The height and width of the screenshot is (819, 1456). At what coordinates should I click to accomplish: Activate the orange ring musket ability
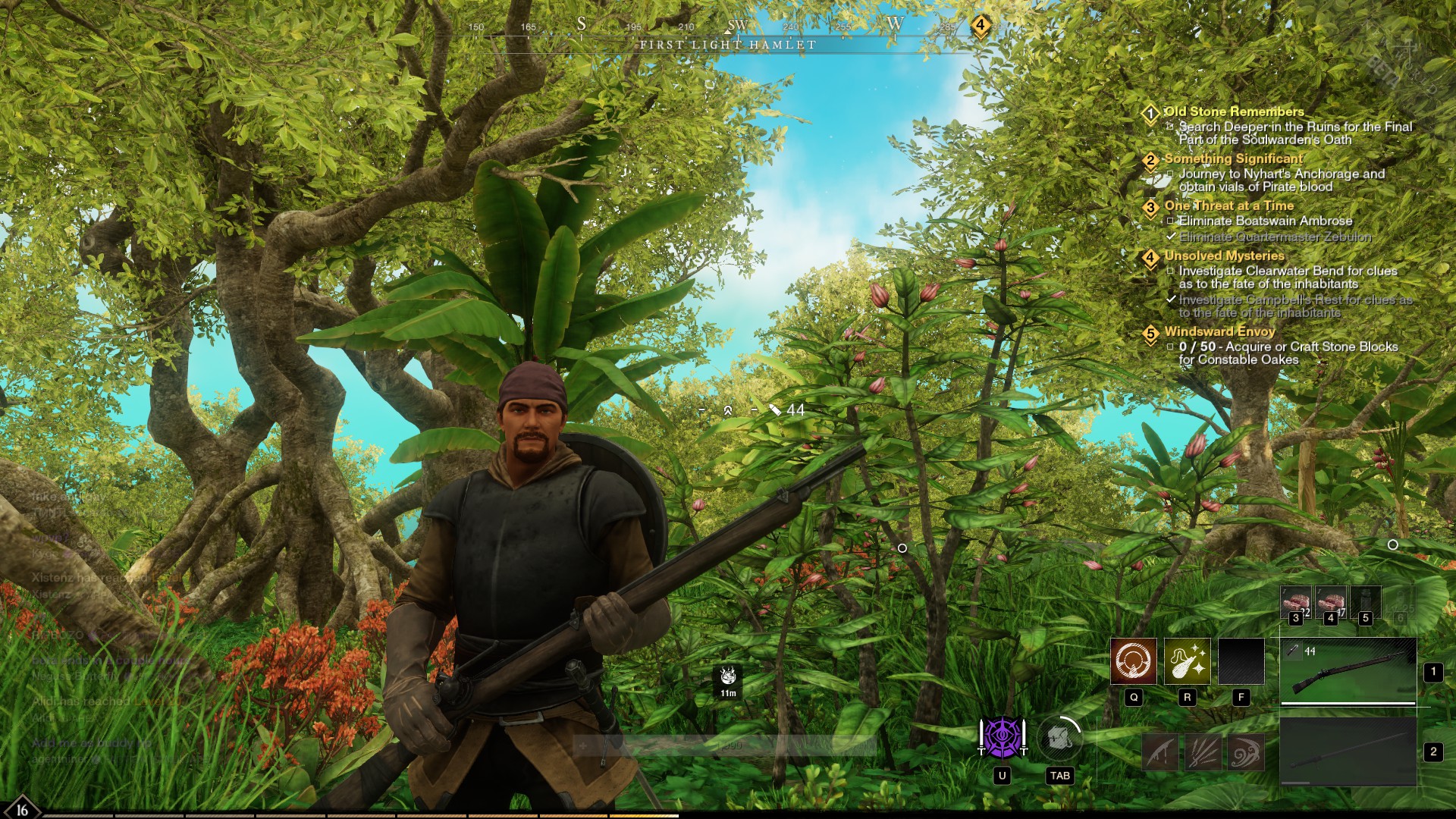click(x=1134, y=661)
